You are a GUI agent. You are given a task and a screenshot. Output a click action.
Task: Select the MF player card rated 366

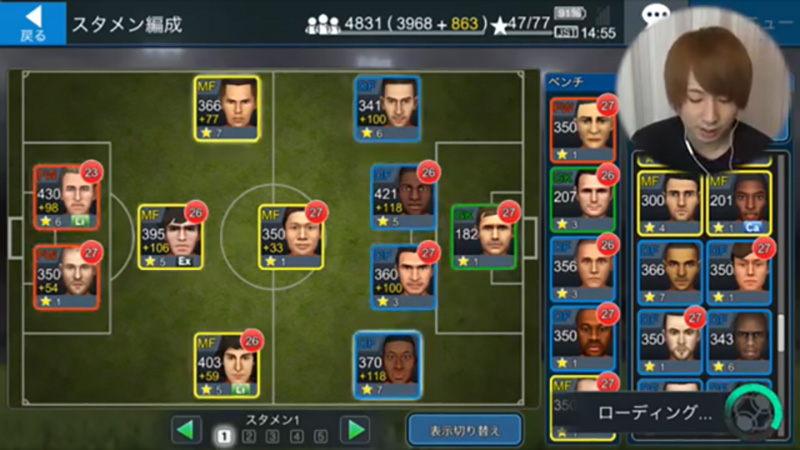(x=227, y=108)
